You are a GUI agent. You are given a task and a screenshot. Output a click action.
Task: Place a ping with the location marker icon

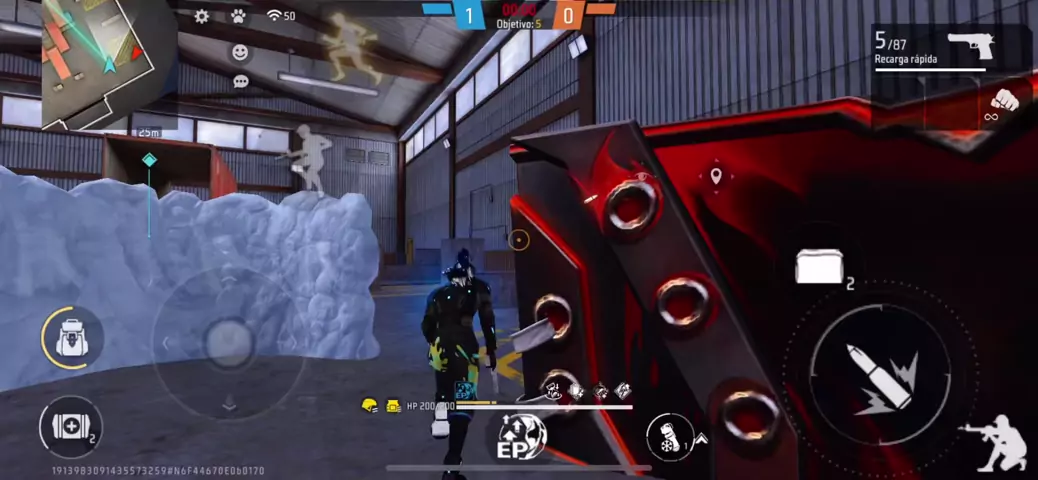click(716, 178)
